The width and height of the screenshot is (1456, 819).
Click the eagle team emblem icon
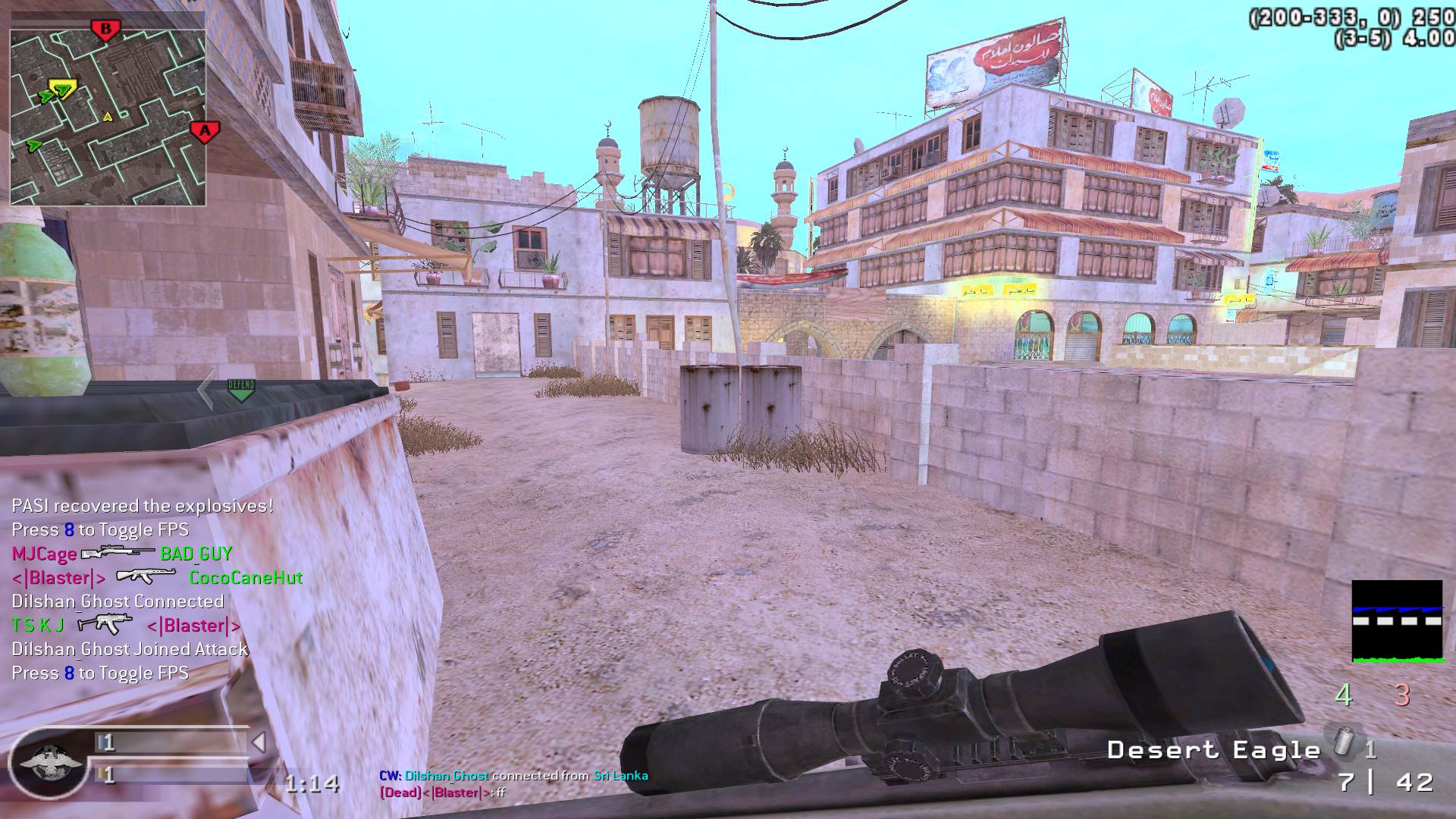coord(48,762)
